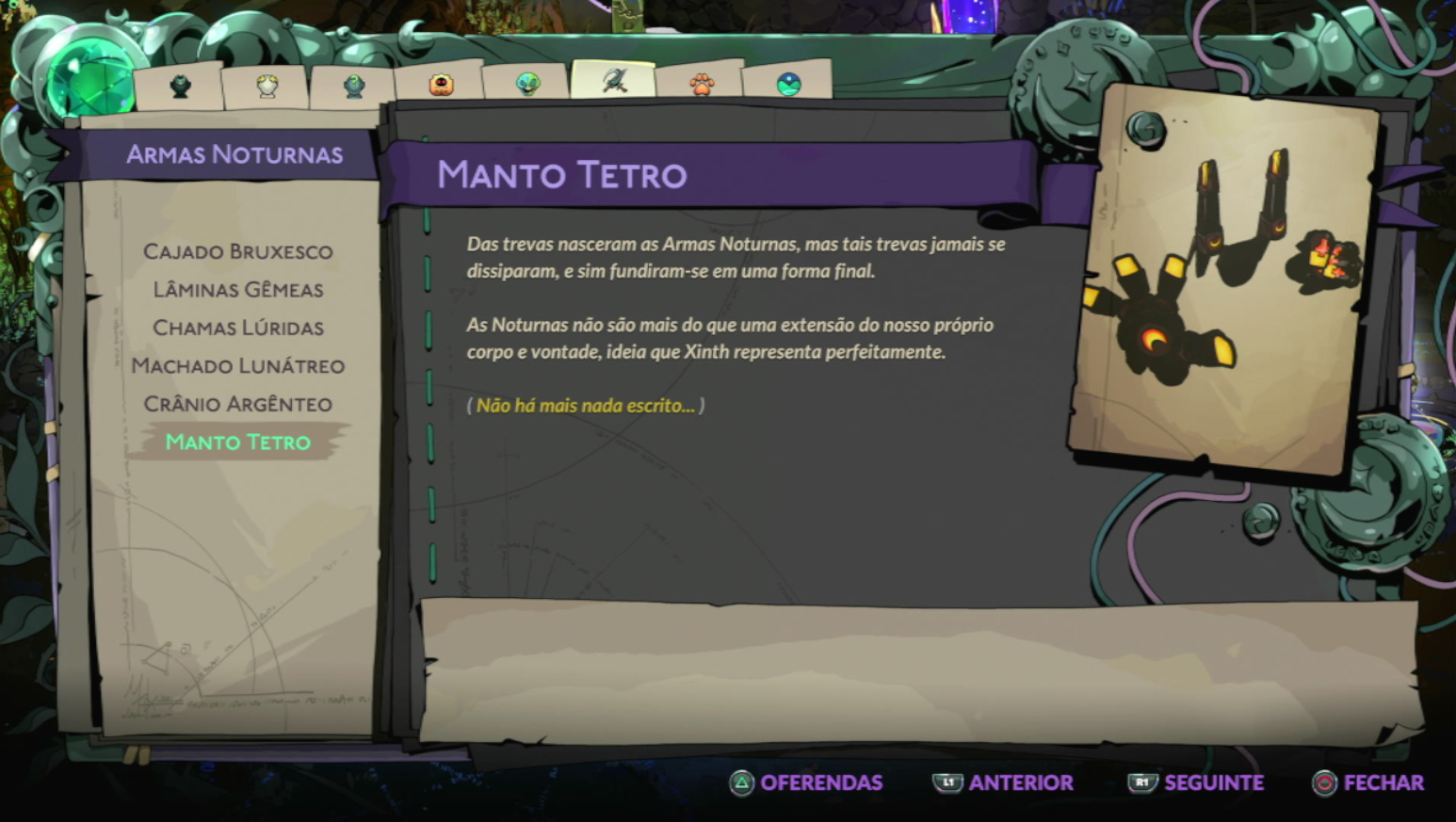
Task: Select Cajado Bruxesco from the weapons list
Action: 237,251
